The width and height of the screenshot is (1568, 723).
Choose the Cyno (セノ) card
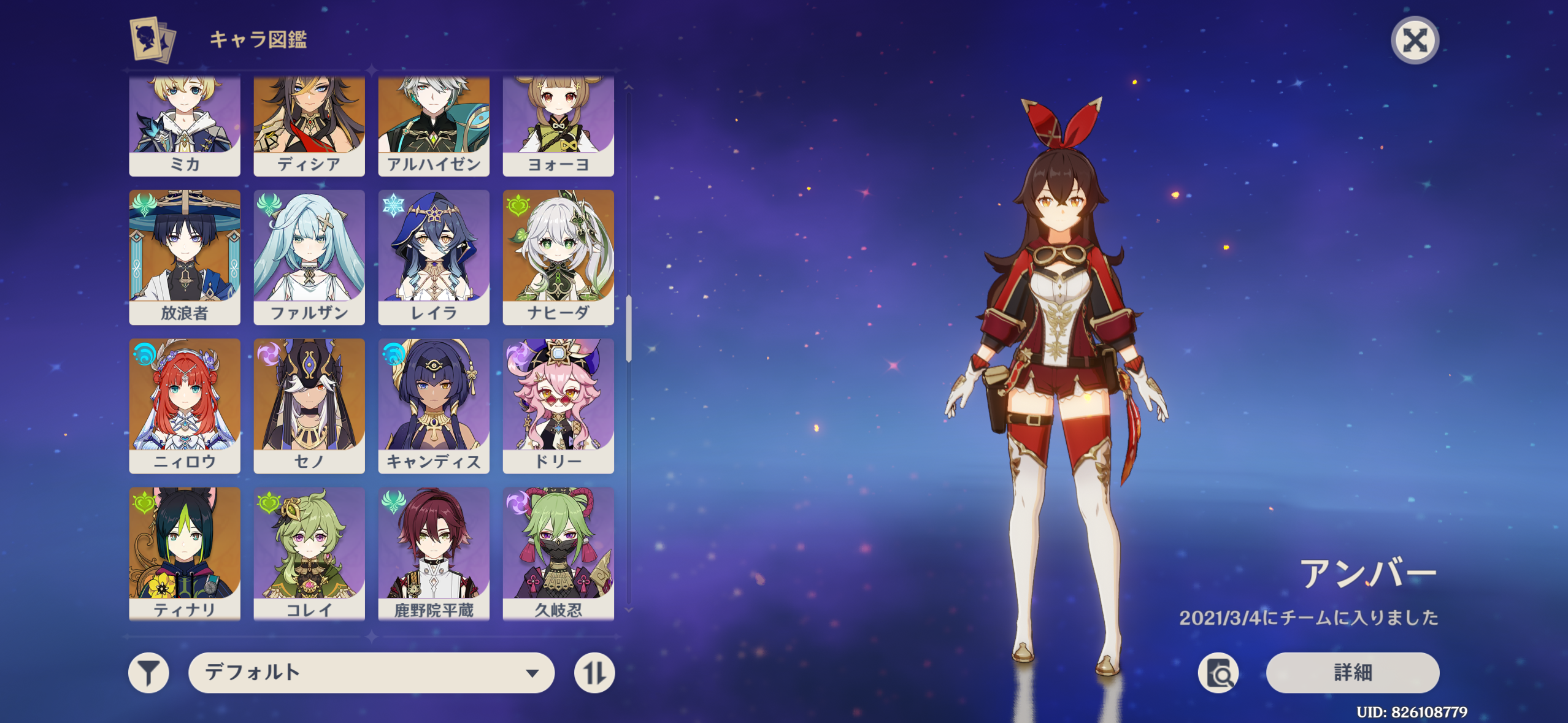point(309,405)
